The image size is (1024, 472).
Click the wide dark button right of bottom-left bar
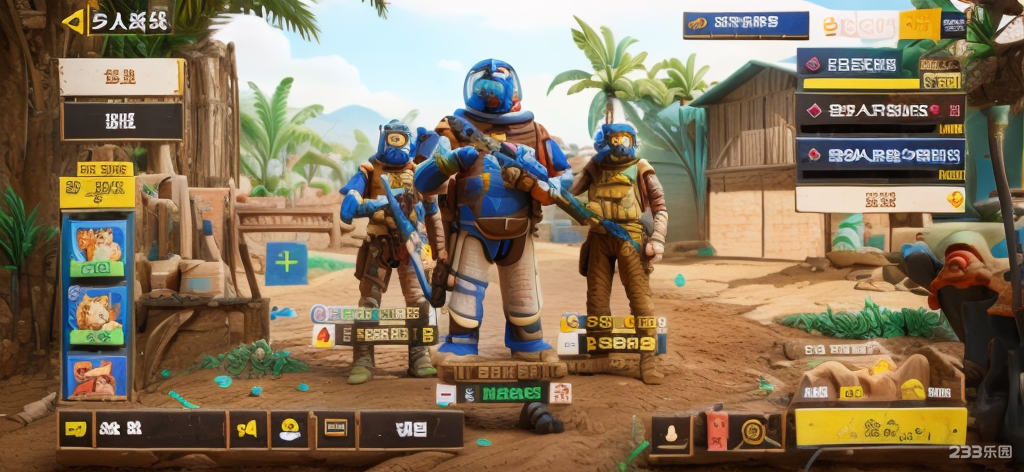(410, 429)
